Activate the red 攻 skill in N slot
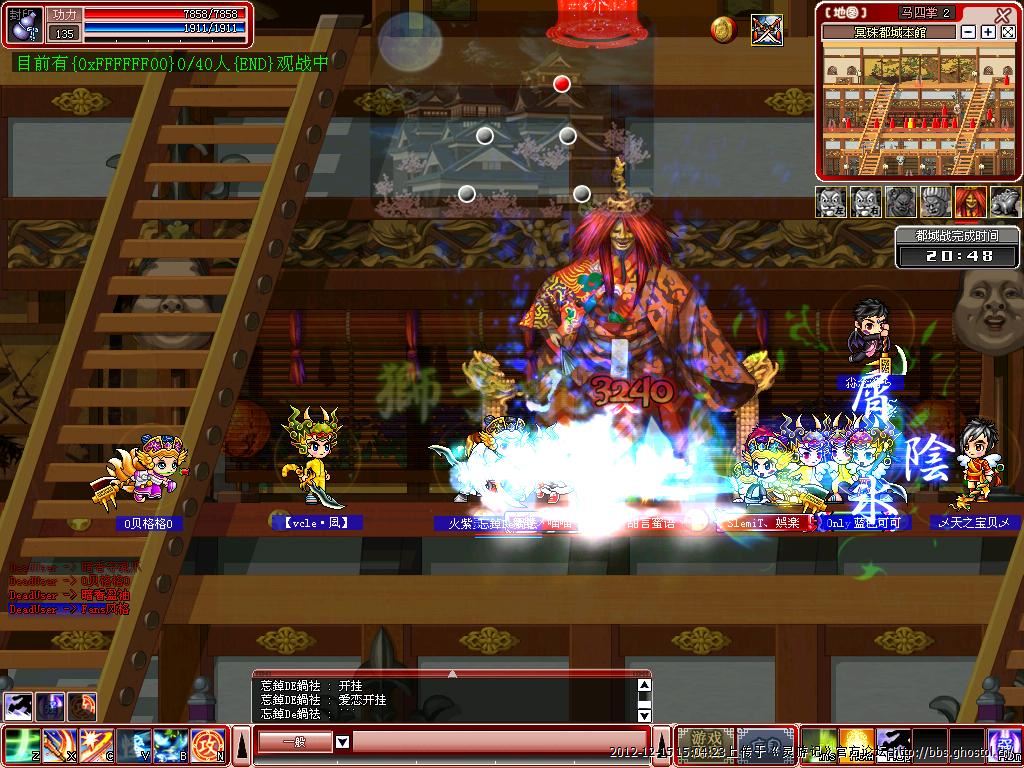 point(208,745)
